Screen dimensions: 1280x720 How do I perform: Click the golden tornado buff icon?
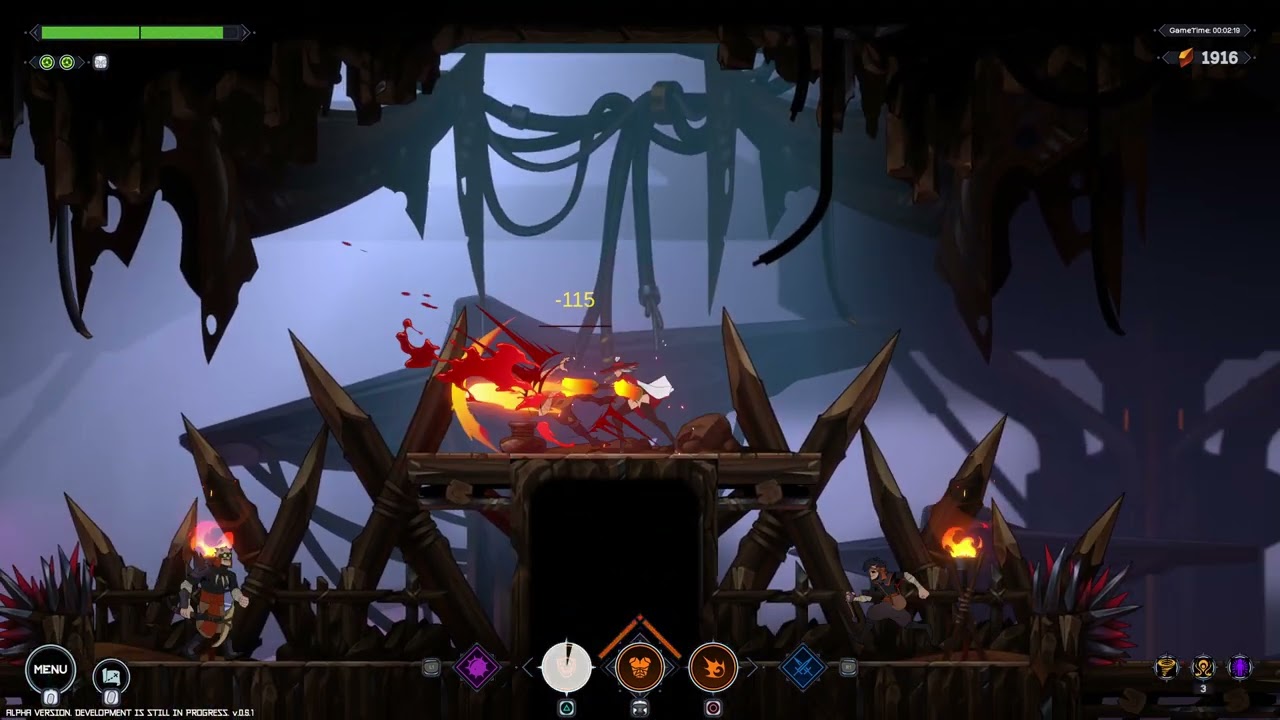pyautogui.click(x=1166, y=667)
